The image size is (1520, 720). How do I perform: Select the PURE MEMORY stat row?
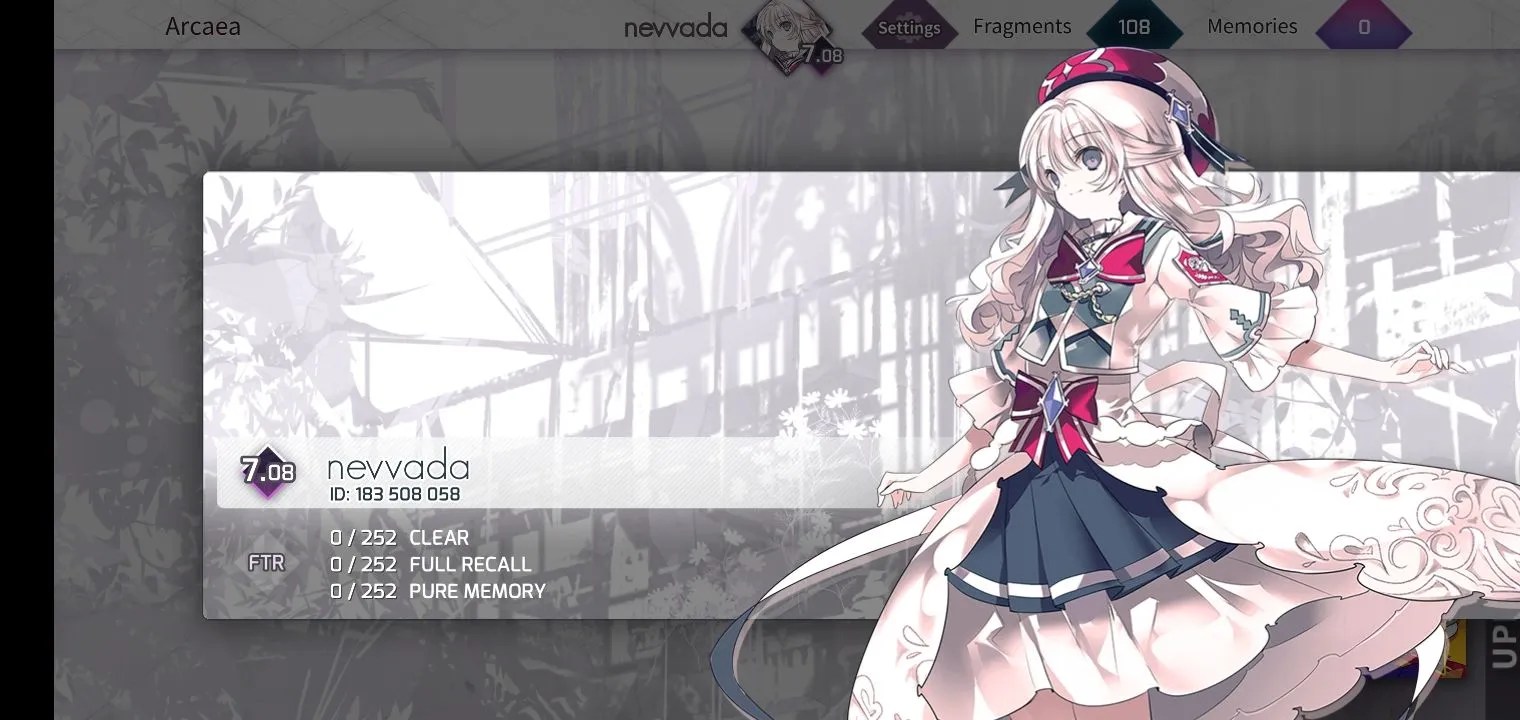[437, 590]
